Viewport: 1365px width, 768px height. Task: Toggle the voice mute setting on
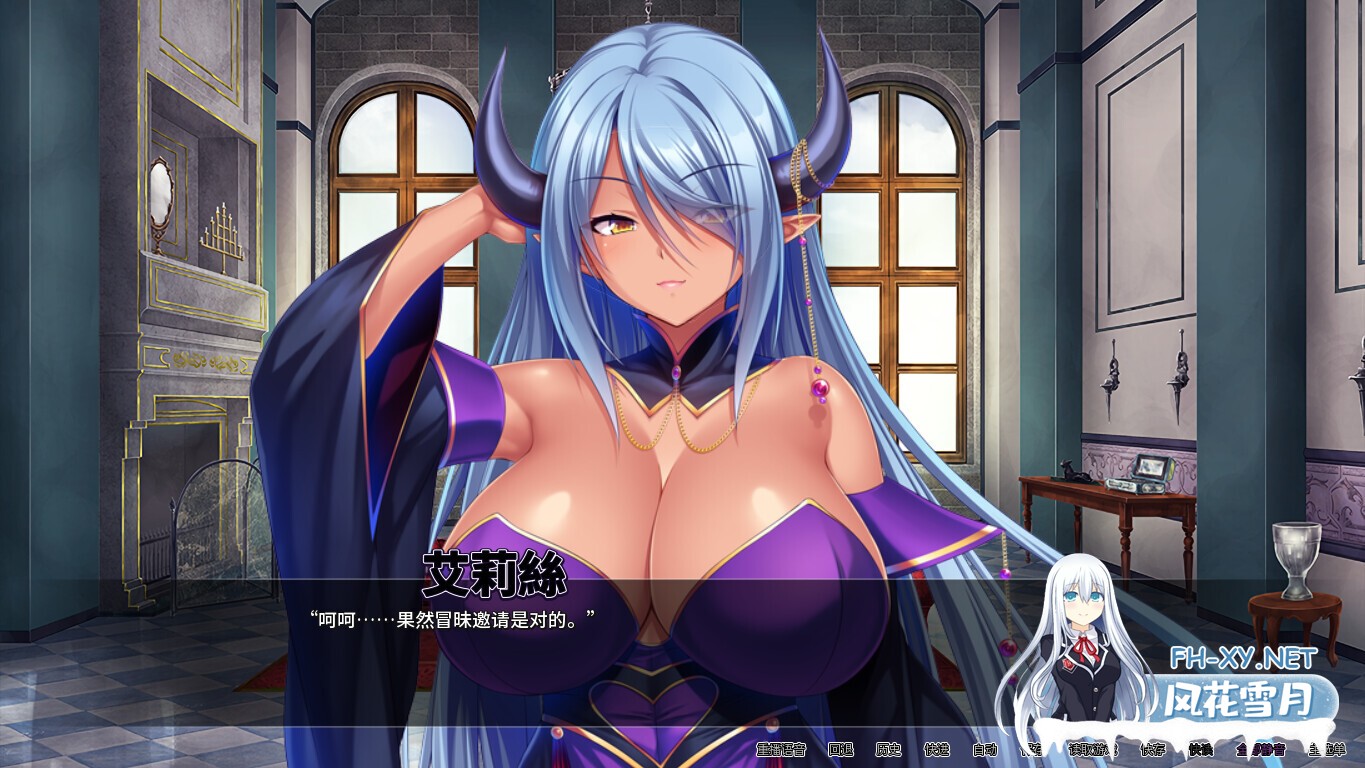click(1265, 752)
